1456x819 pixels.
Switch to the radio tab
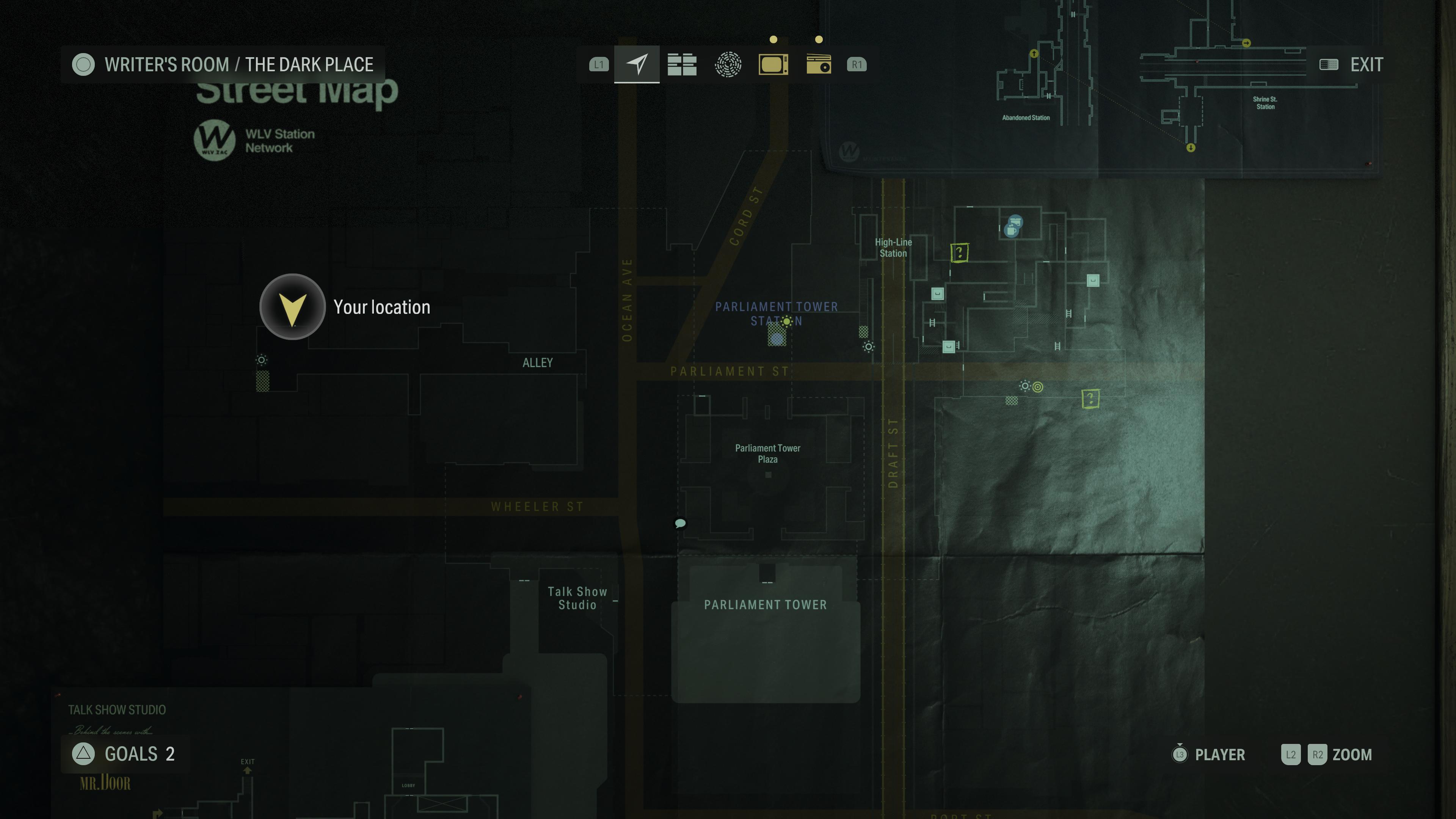click(819, 64)
